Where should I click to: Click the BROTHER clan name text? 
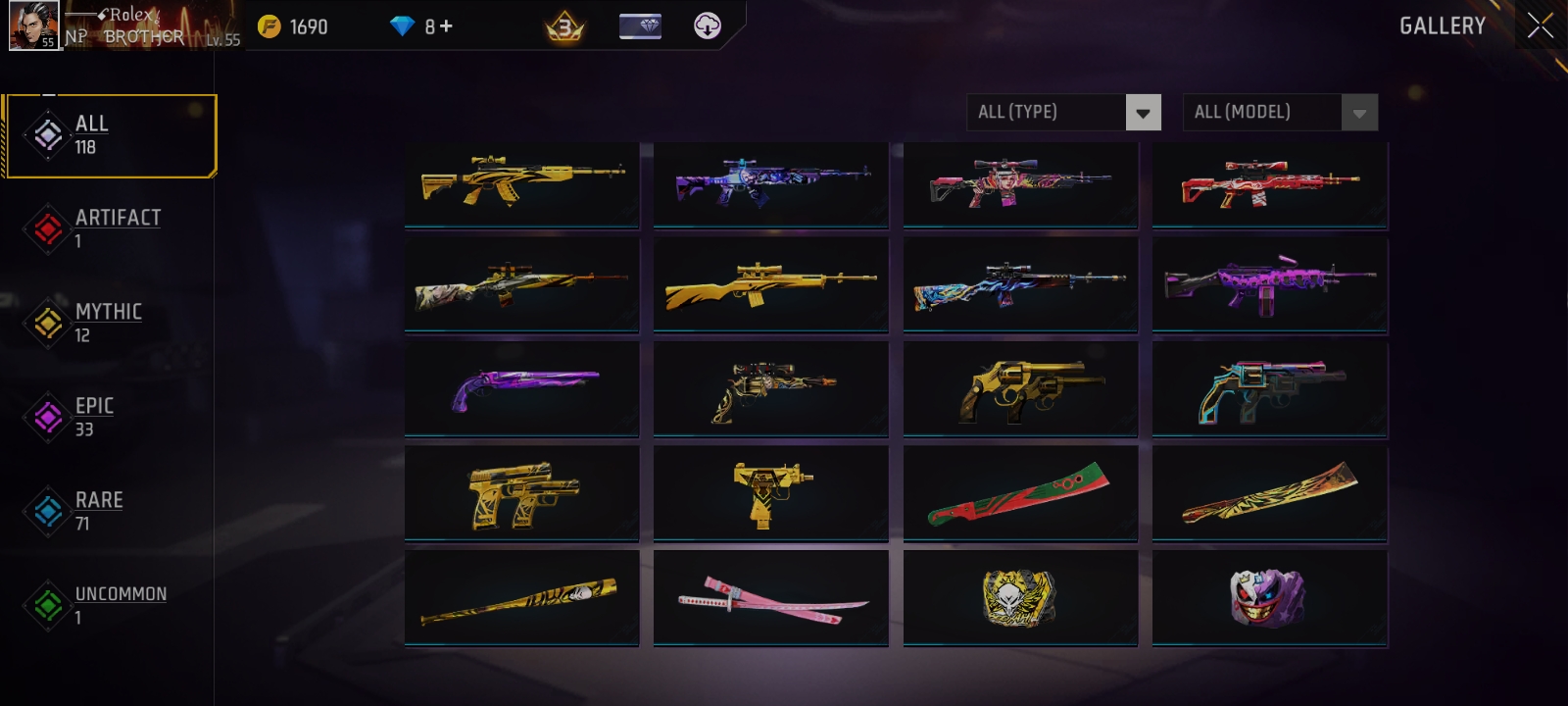click(144, 35)
